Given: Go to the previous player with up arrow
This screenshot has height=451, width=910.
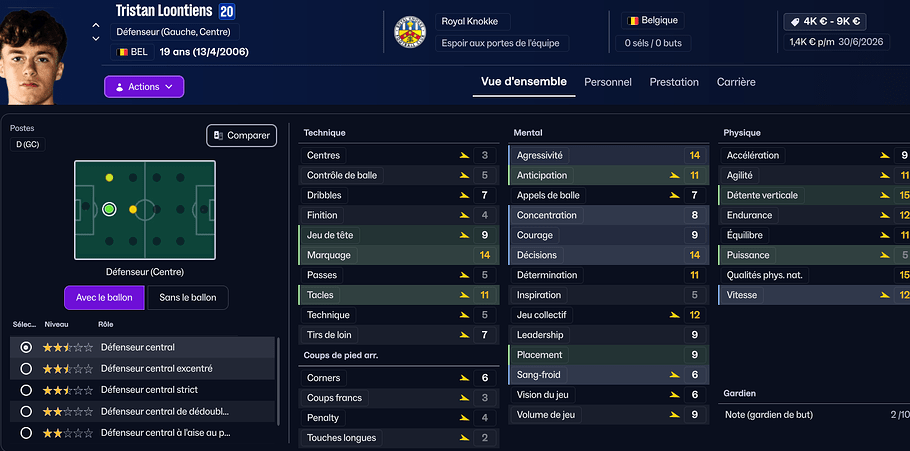Looking at the screenshot, I should [x=96, y=26].
